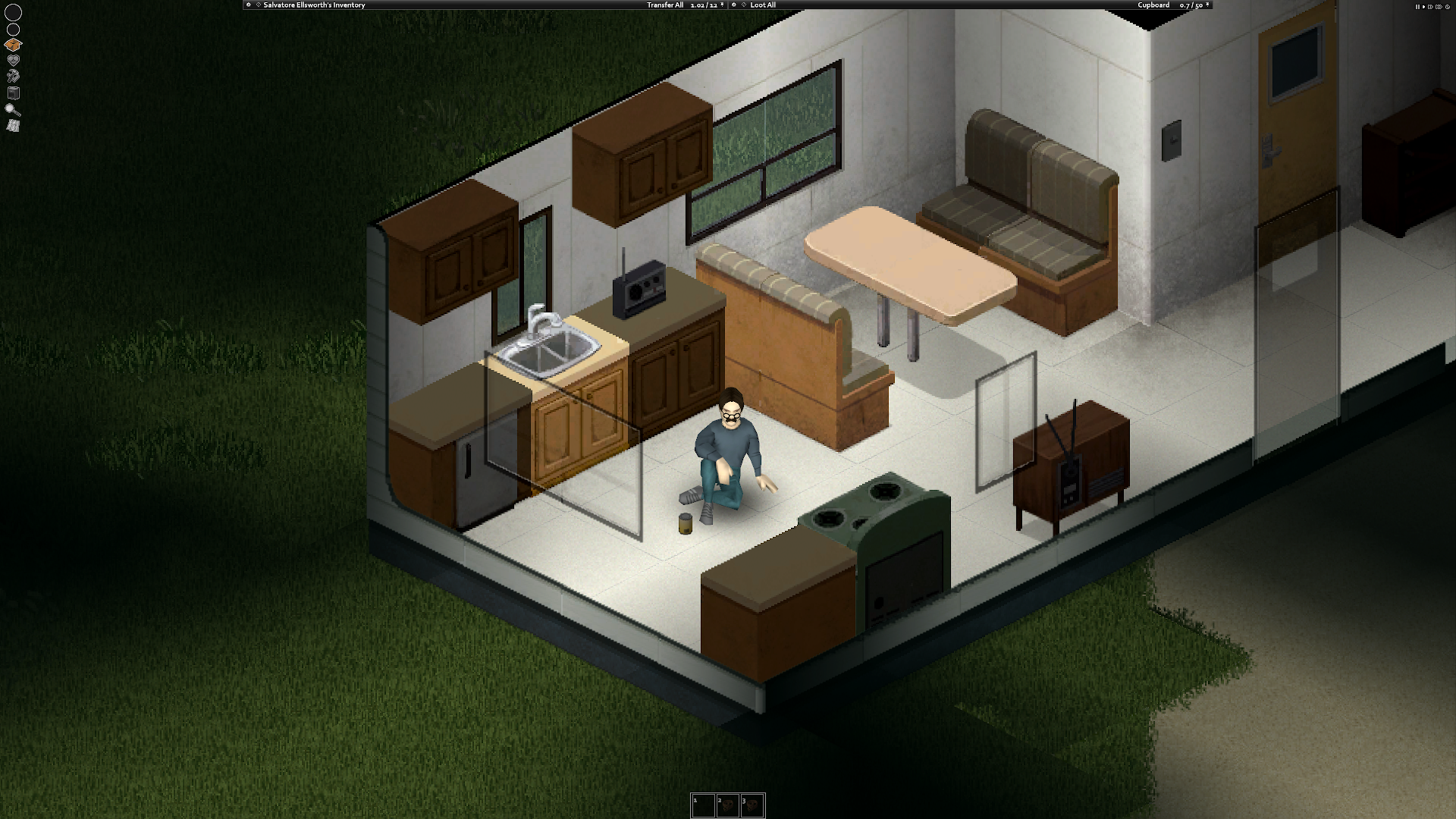Select the search mode magnifying glass icon
The width and height of the screenshot is (1456, 819).
coord(12,110)
